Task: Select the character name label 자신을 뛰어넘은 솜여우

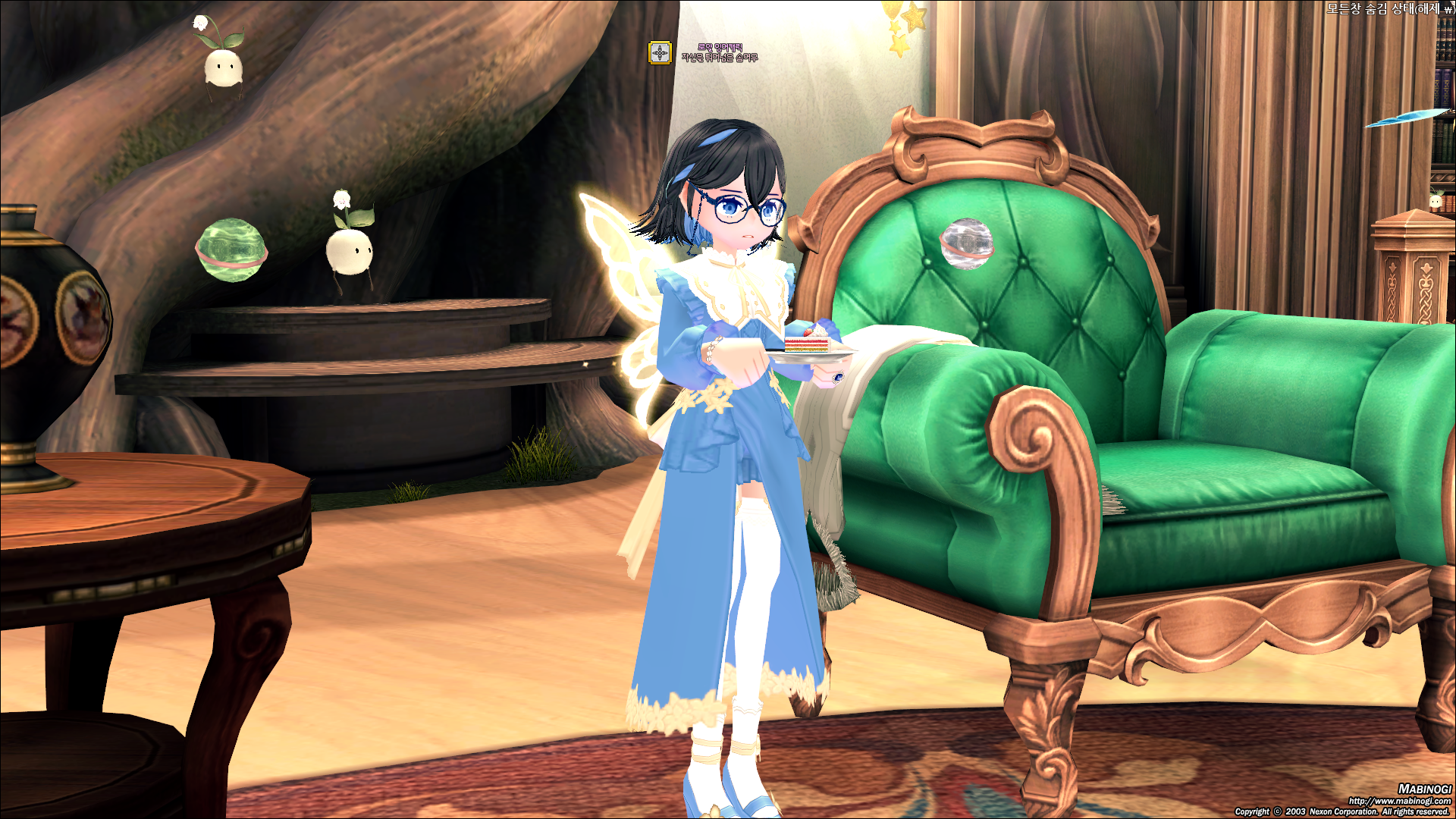Action: pyautogui.click(x=720, y=58)
